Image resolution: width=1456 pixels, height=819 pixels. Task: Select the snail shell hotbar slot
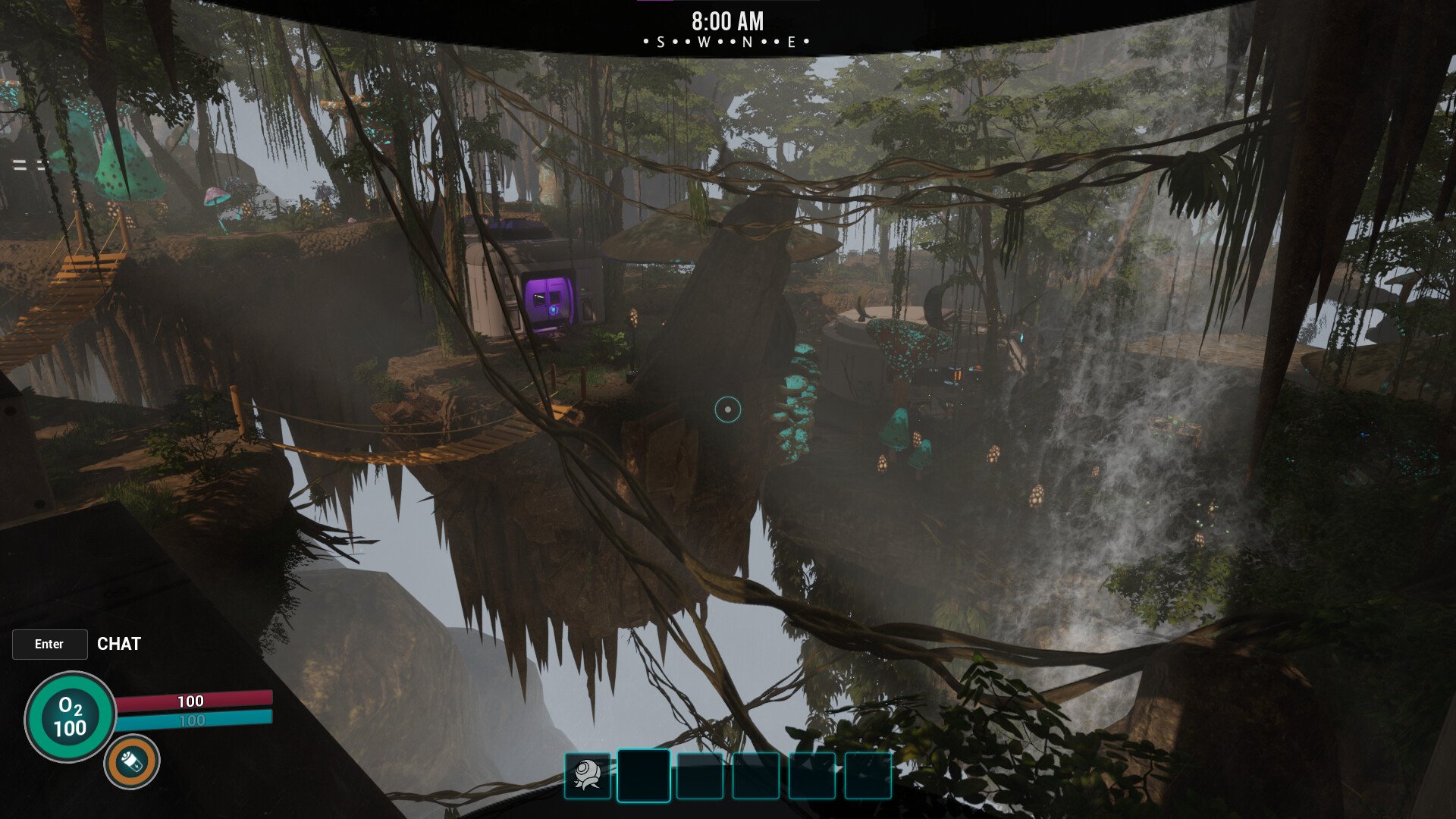588,776
